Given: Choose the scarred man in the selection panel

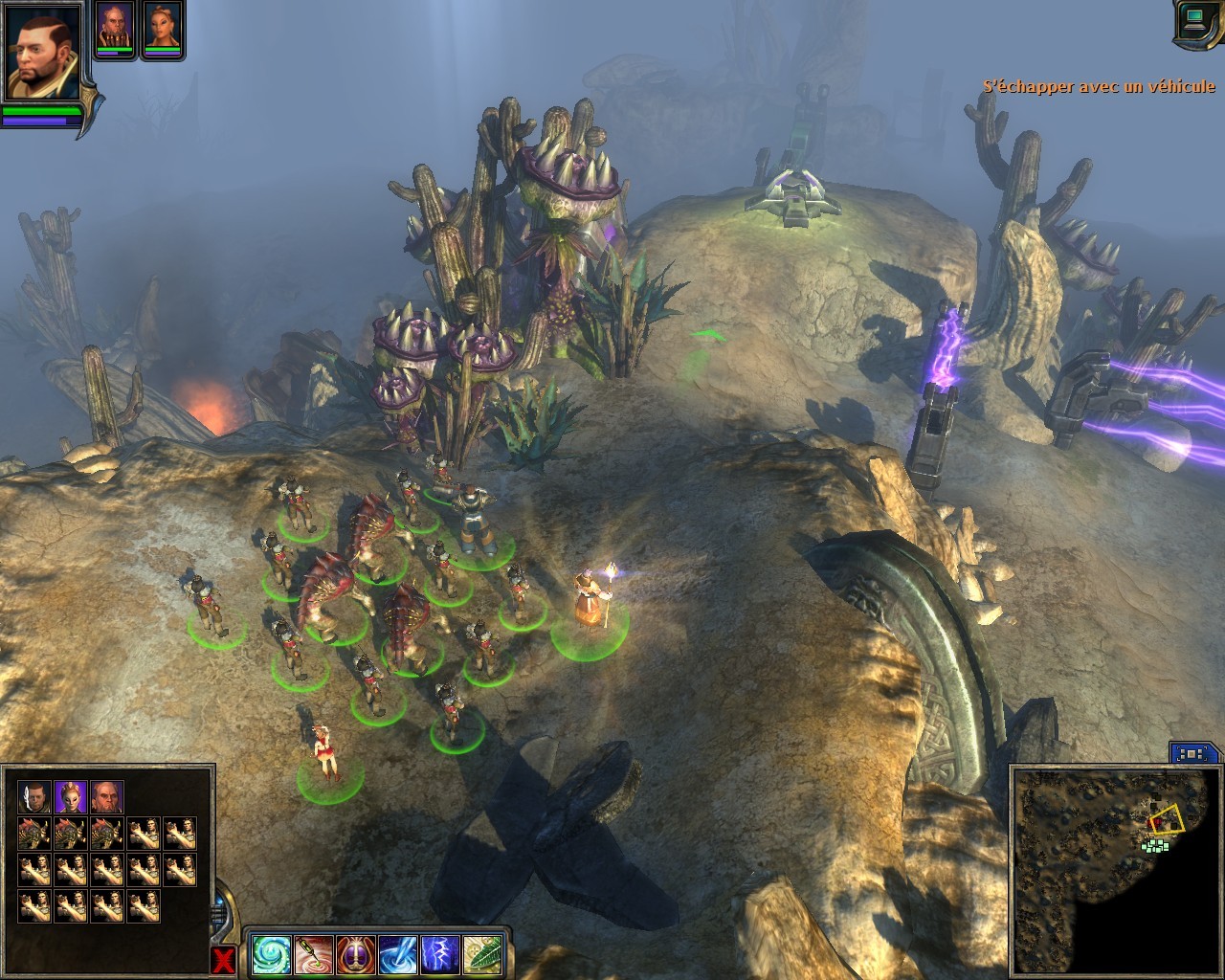Looking at the screenshot, I should pos(33,796).
